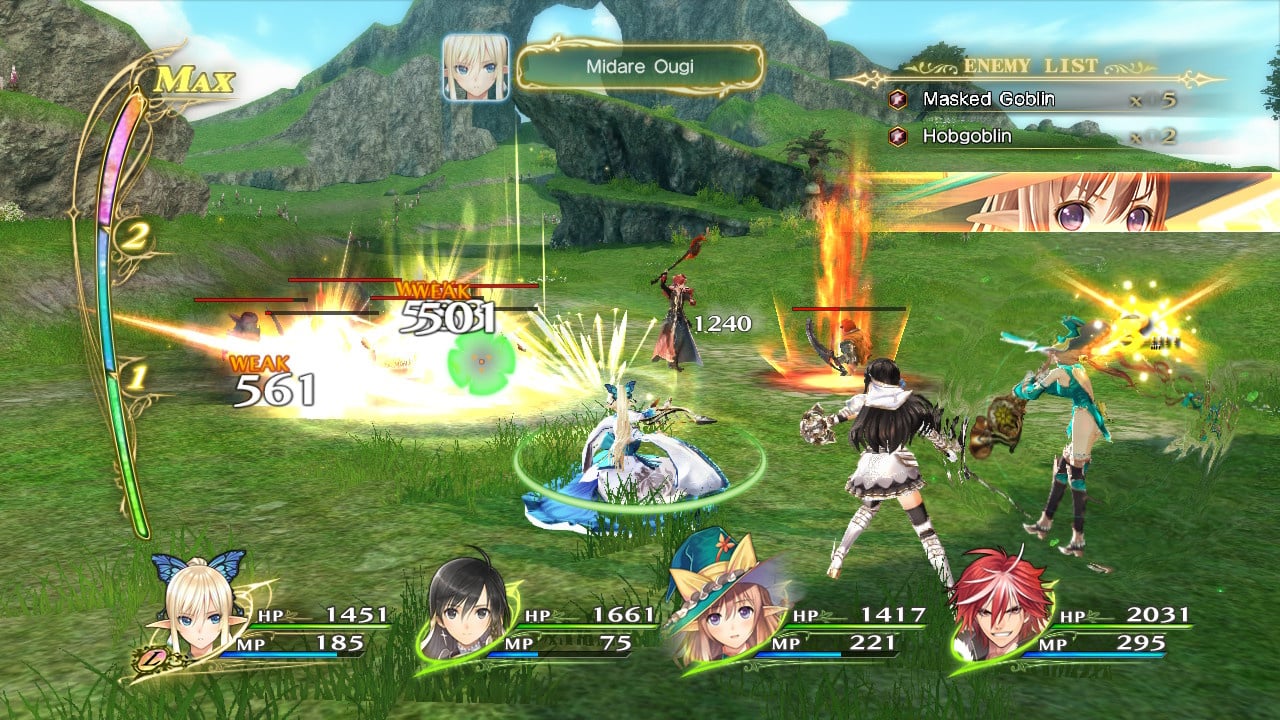
Task: Collapse the Midare Ougi skill banner
Action: (x=640, y=68)
